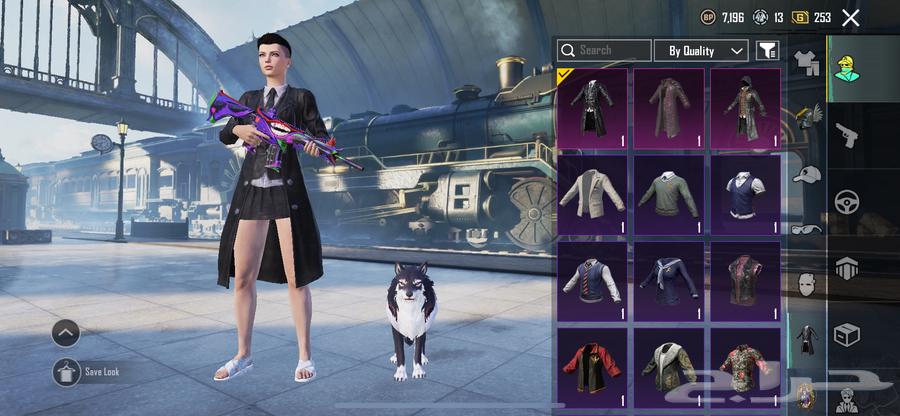Viewport: 900px width, 416px height.
Task: Open the steering wheel vehicle tab
Action: point(847,201)
